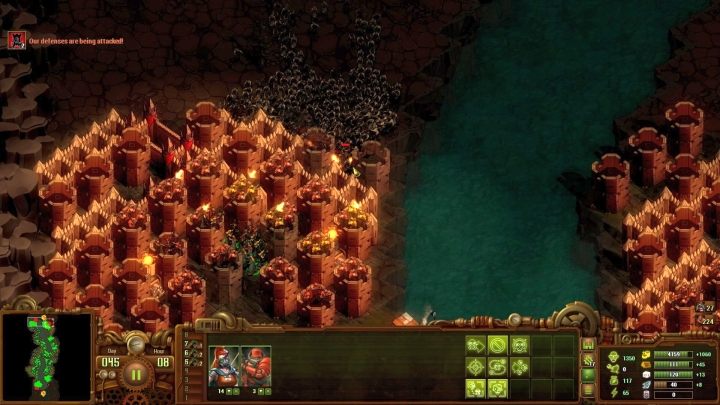This screenshot has height=405, width=720.
Task: Click the attack alert icon at top-left
Action: click(16, 40)
